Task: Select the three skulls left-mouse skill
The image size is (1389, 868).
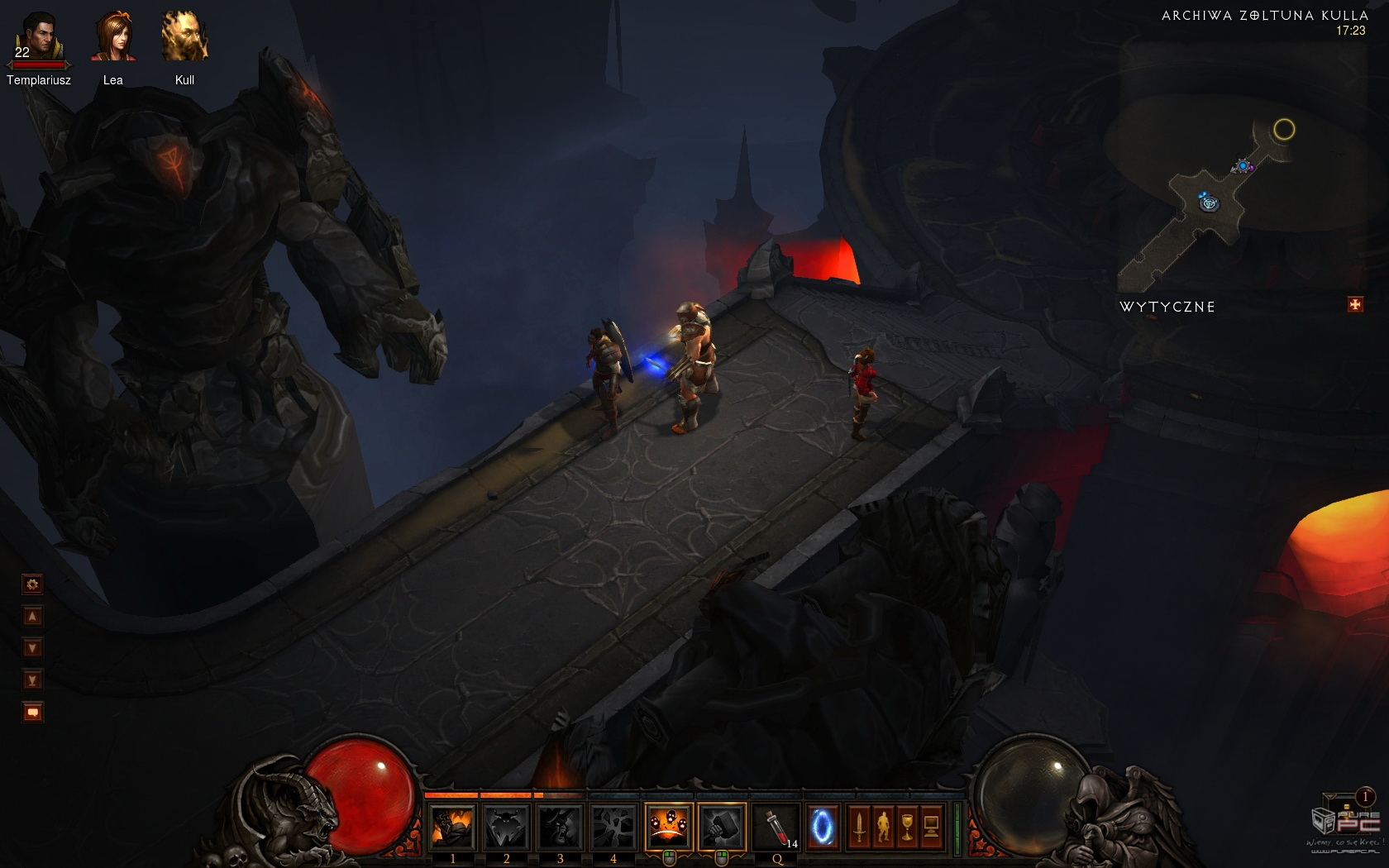Action: pos(668,827)
